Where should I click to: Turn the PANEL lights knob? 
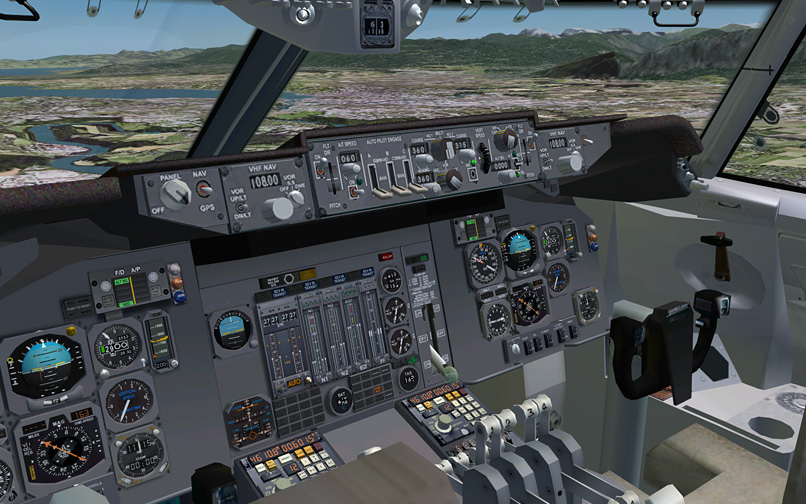click(x=176, y=194)
